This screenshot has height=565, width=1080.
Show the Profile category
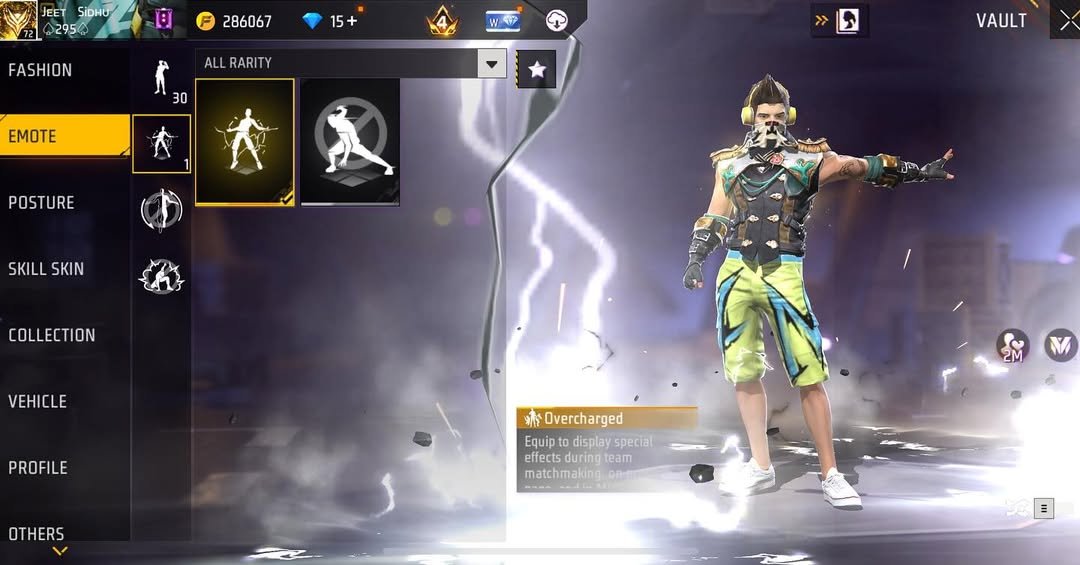point(38,467)
